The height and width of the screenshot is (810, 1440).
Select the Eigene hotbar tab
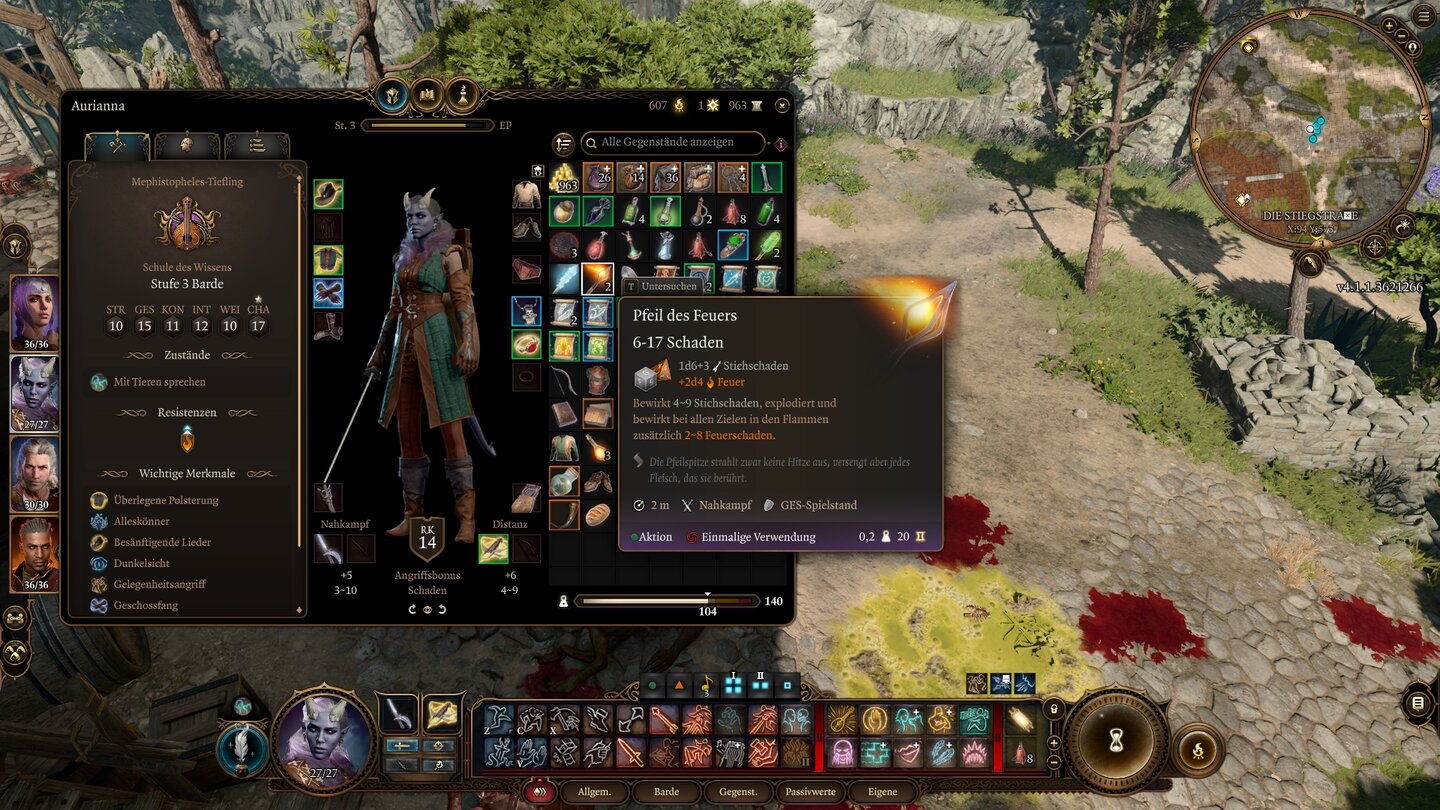(882, 792)
